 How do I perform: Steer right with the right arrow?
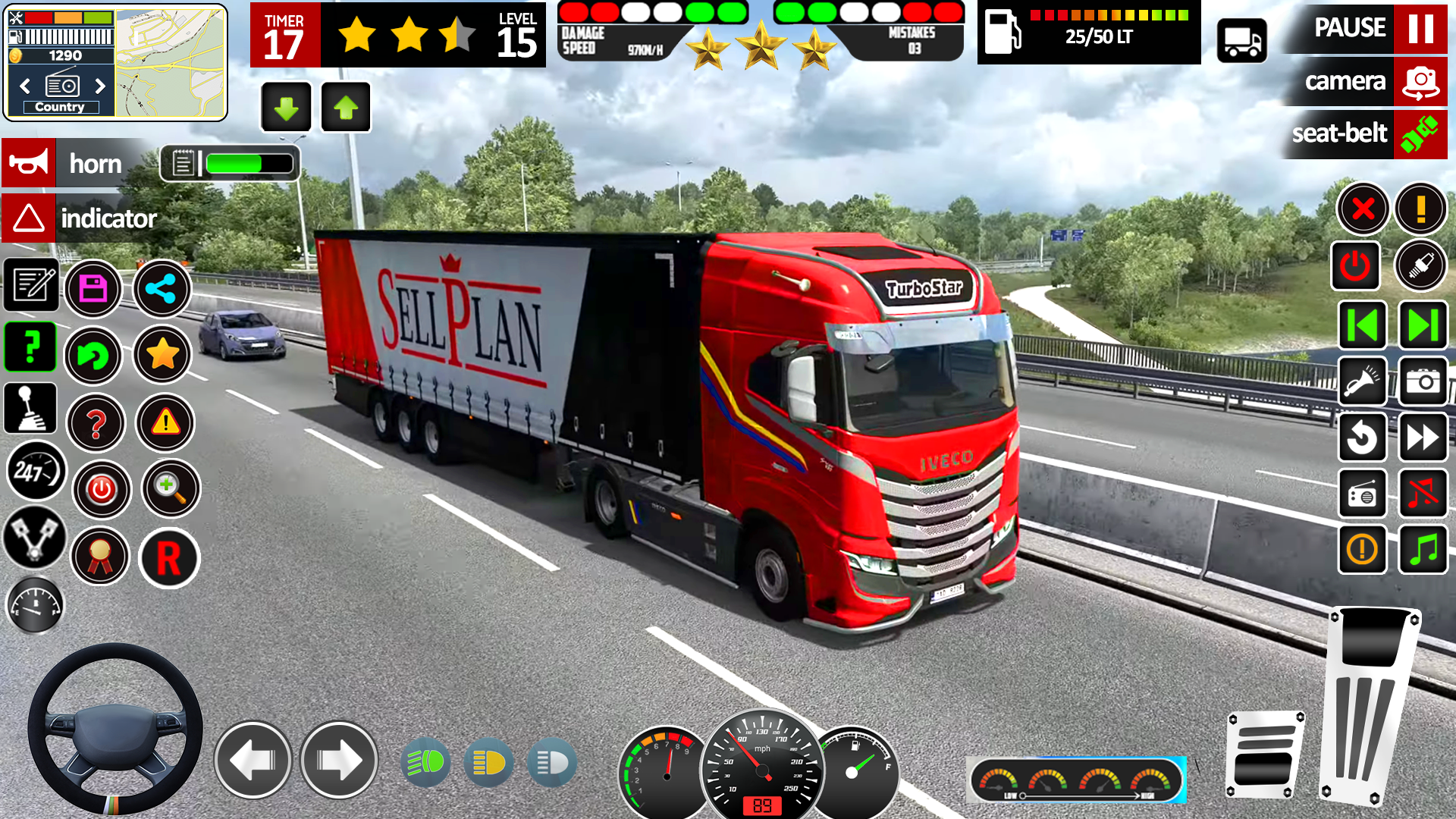[x=339, y=760]
